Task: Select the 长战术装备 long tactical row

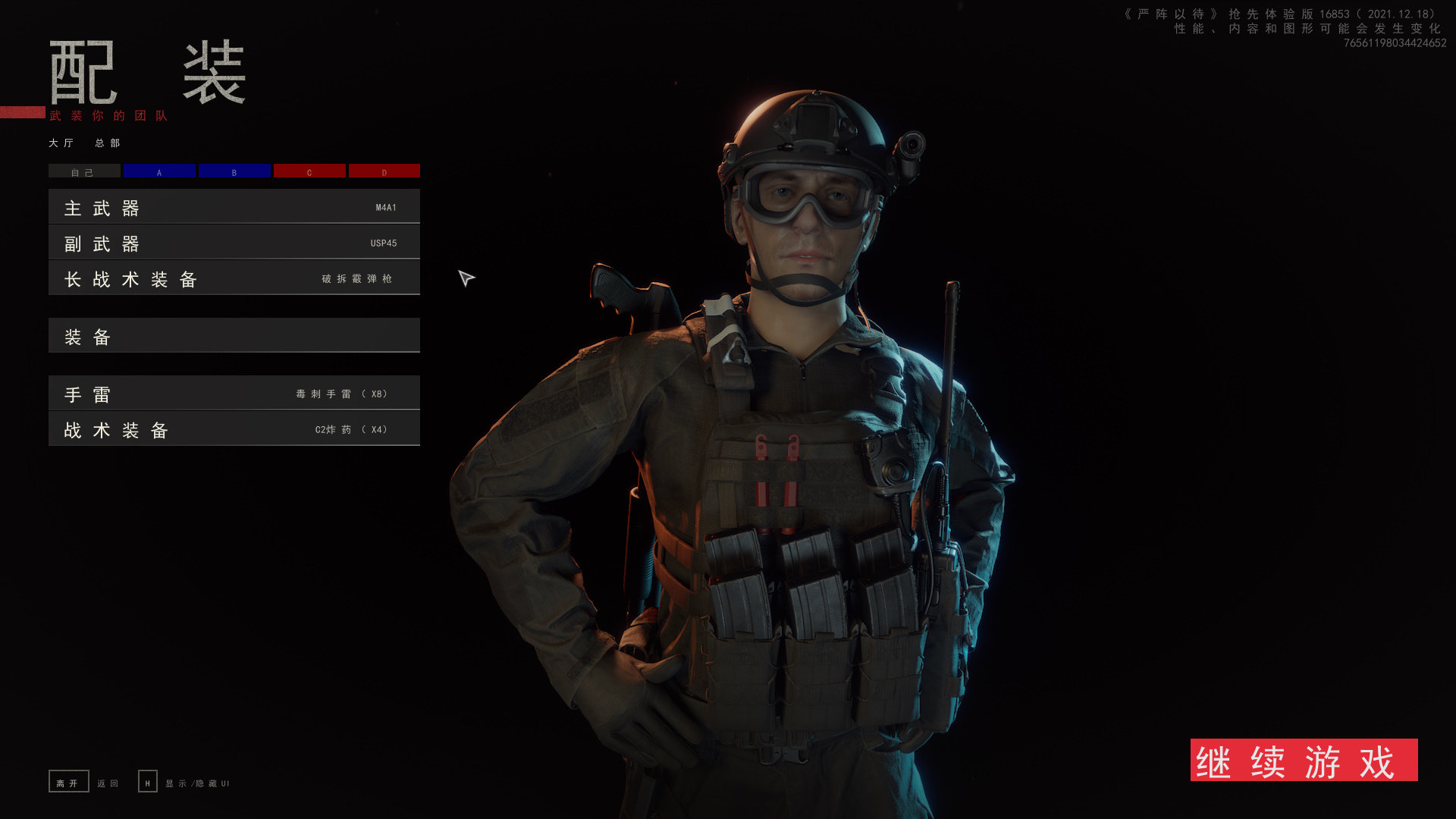Action: (234, 278)
